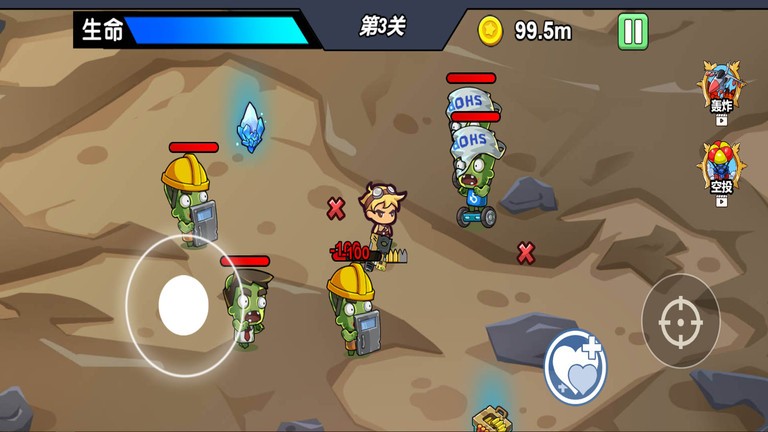Use the heart heal ability
Screen dimensions: 768x432
(576, 365)
